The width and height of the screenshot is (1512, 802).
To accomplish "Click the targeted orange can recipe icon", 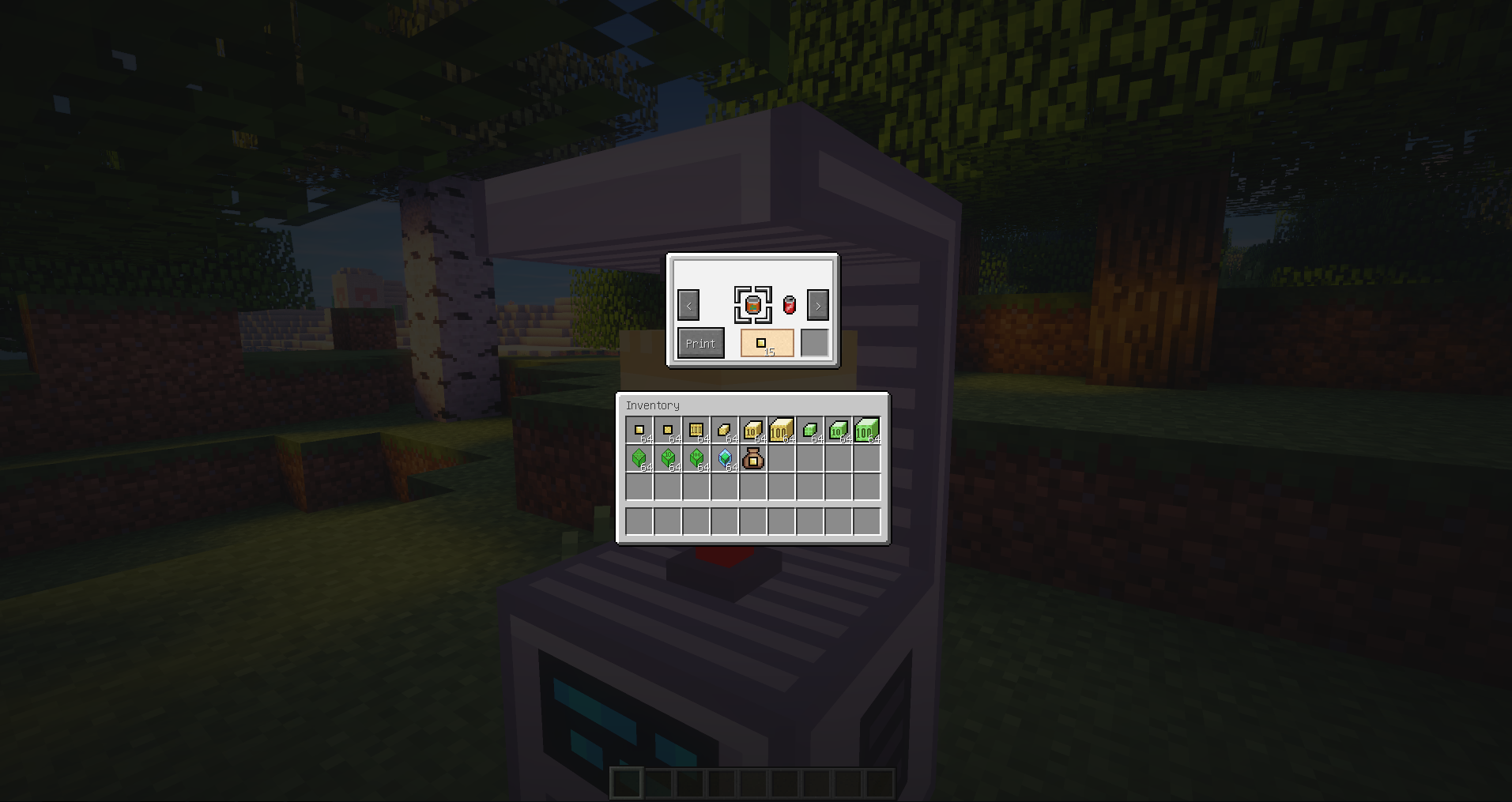I will [752, 304].
